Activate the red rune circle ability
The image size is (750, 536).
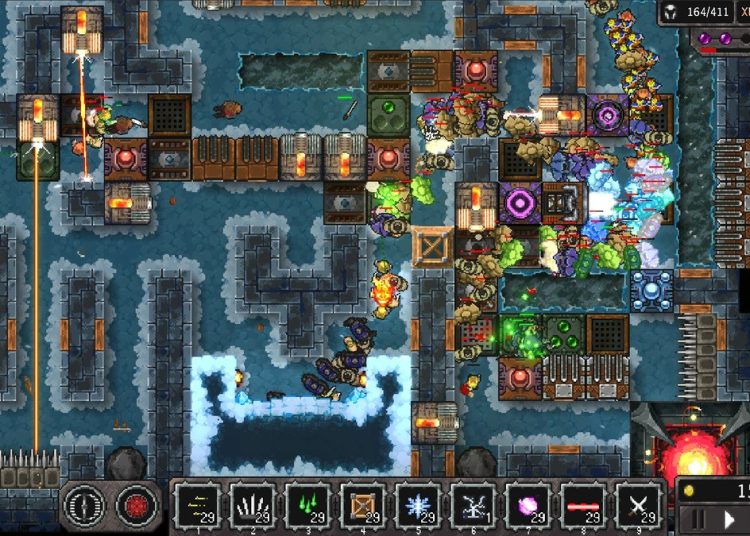(136, 506)
